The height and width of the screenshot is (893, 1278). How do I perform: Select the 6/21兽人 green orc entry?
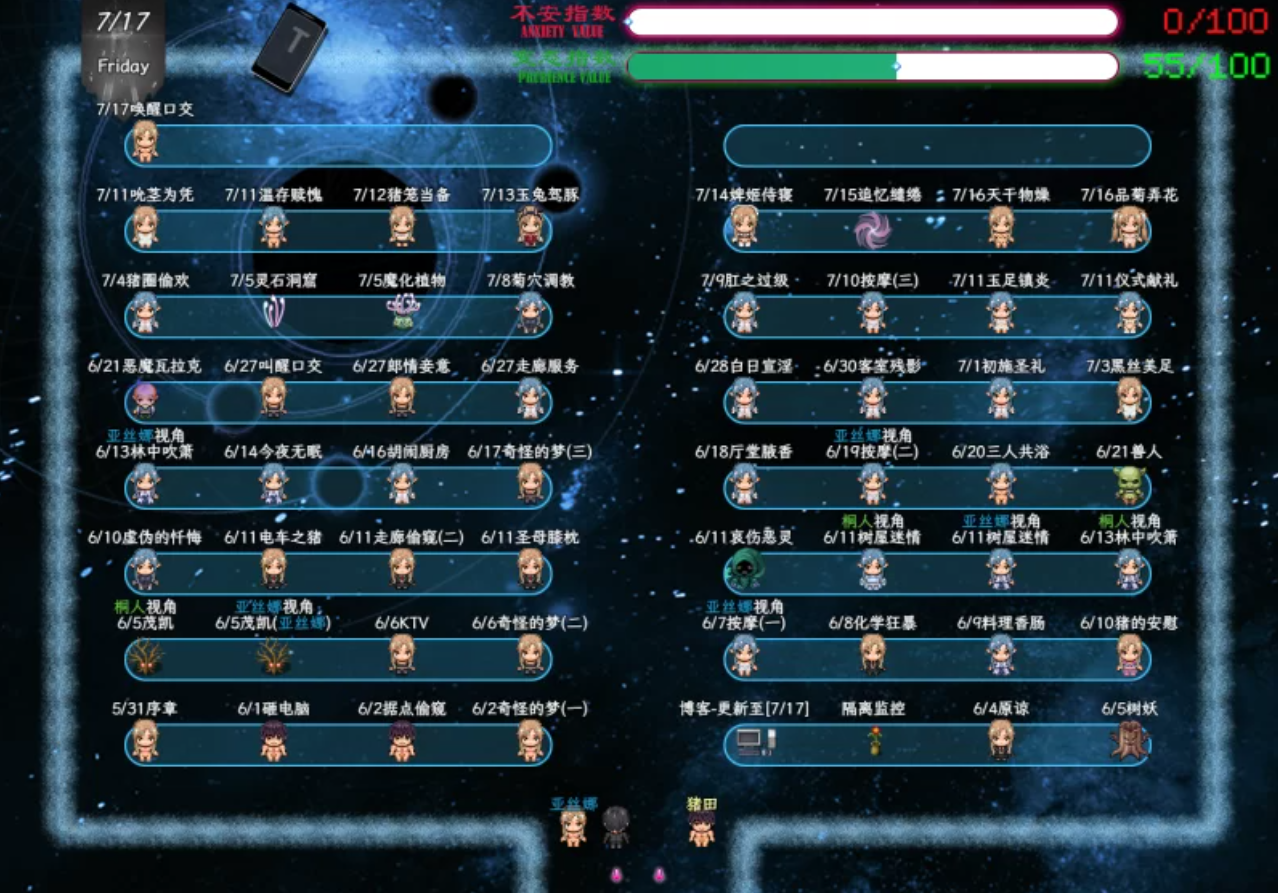(x=1130, y=485)
